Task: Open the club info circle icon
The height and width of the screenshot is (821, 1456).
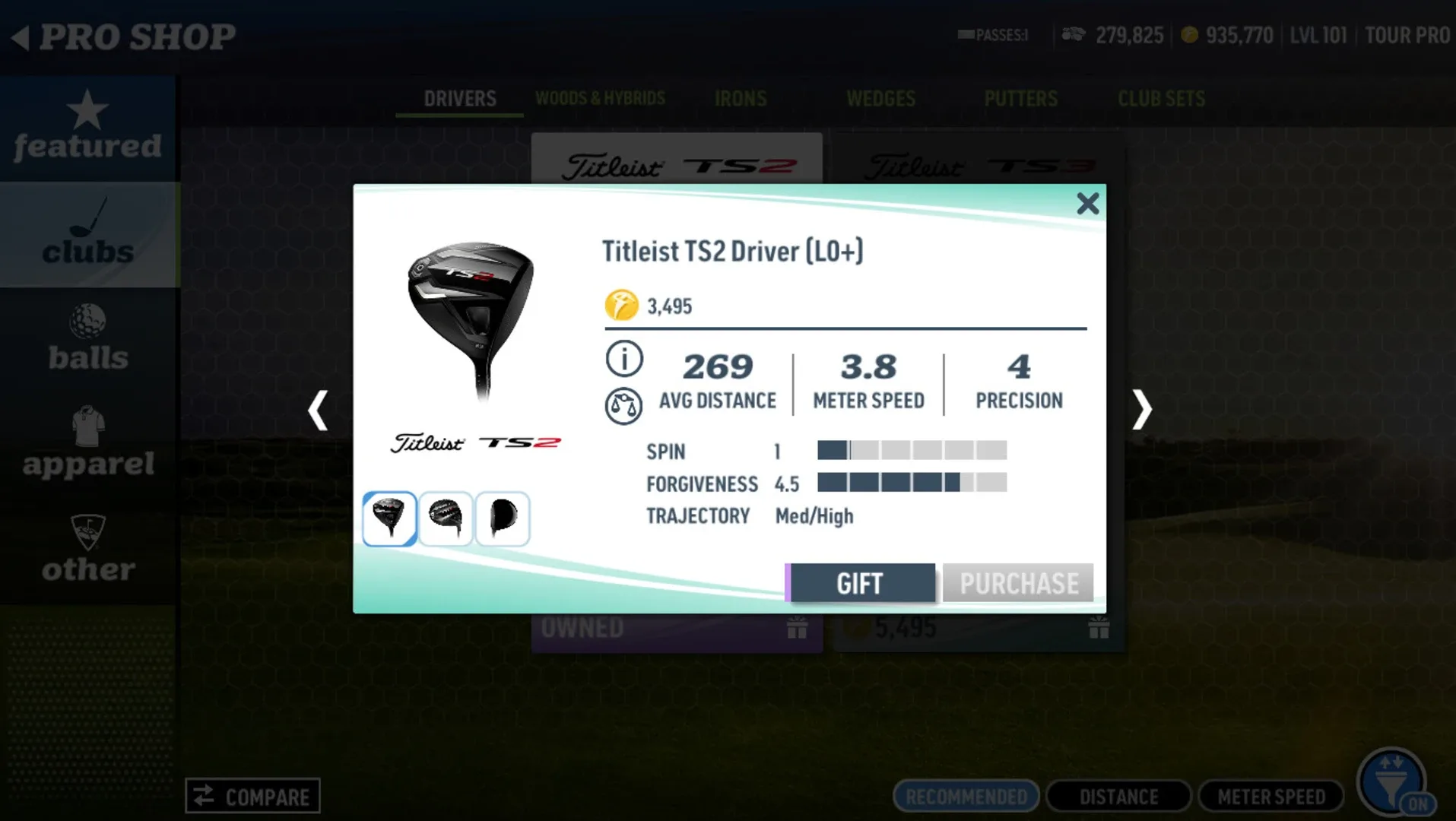Action: [623, 359]
